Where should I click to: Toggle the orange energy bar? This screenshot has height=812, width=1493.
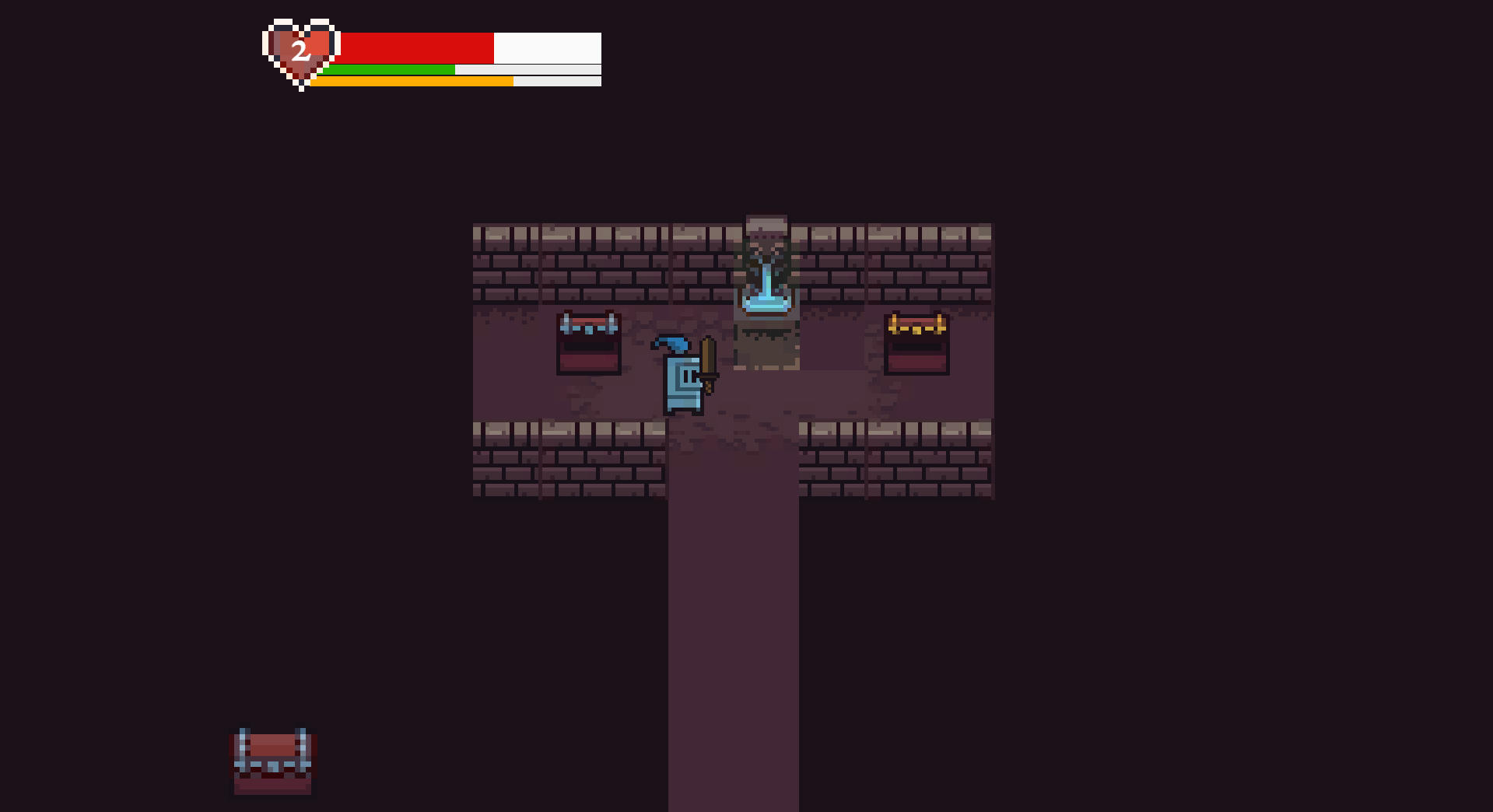[412, 81]
